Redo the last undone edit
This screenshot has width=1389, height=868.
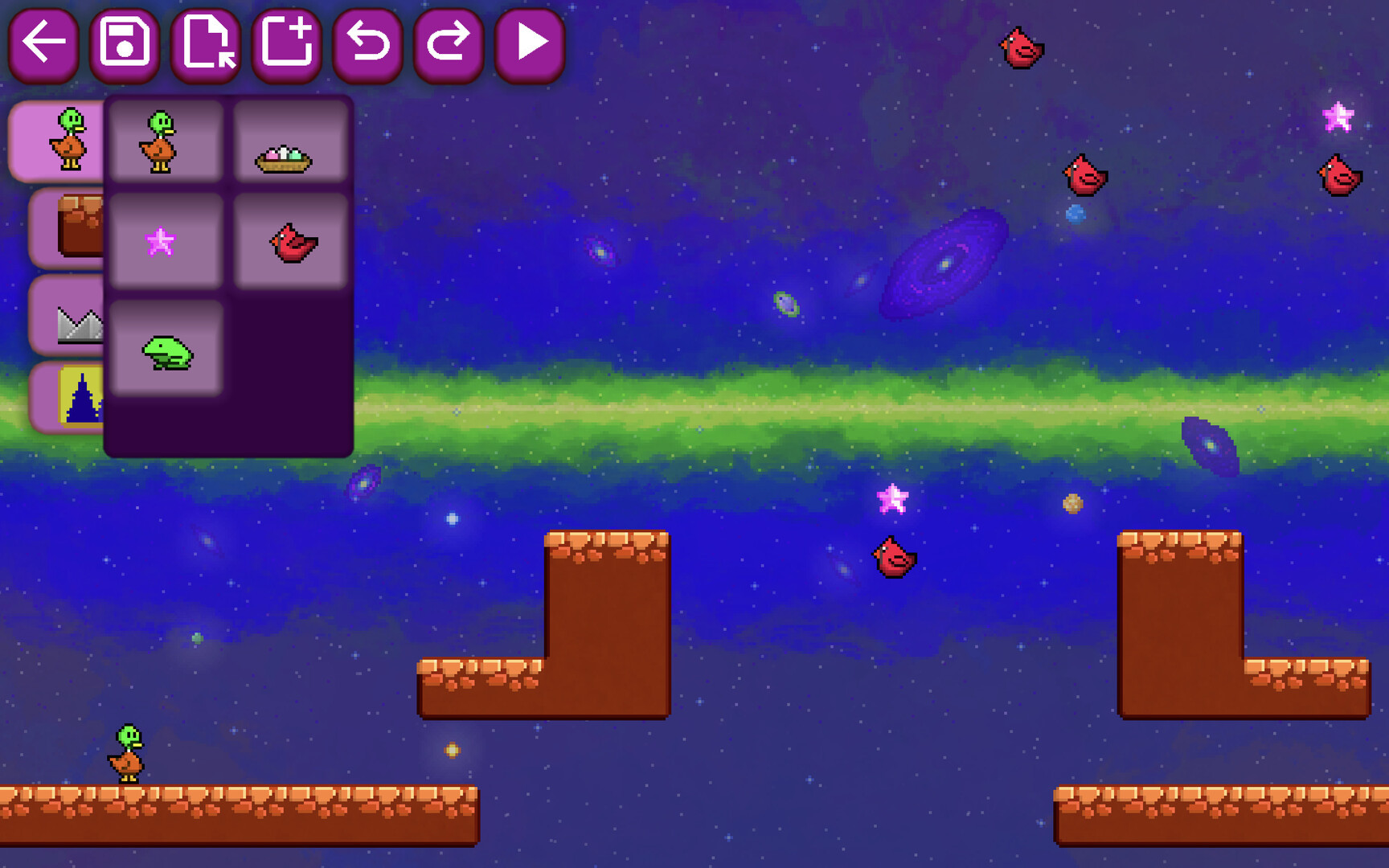pos(449,44)
